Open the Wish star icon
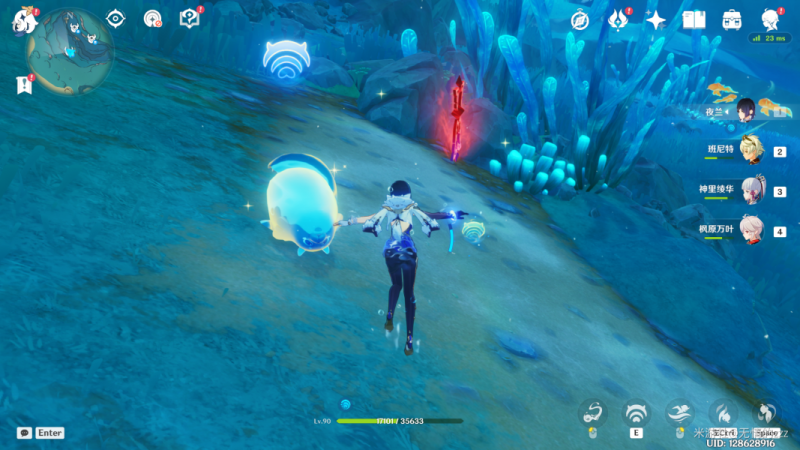 coord(656,20)
